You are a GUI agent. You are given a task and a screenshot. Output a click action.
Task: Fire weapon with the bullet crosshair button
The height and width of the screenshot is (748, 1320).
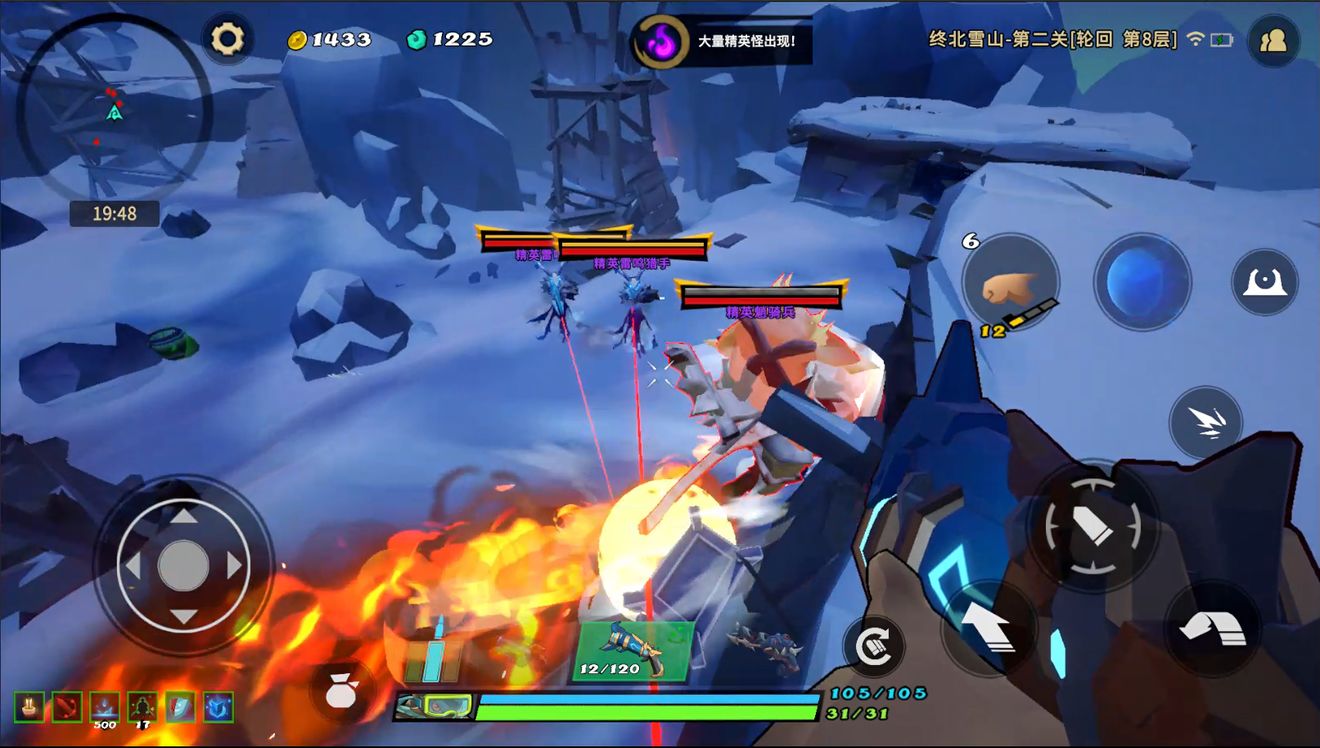(1093, 526)
